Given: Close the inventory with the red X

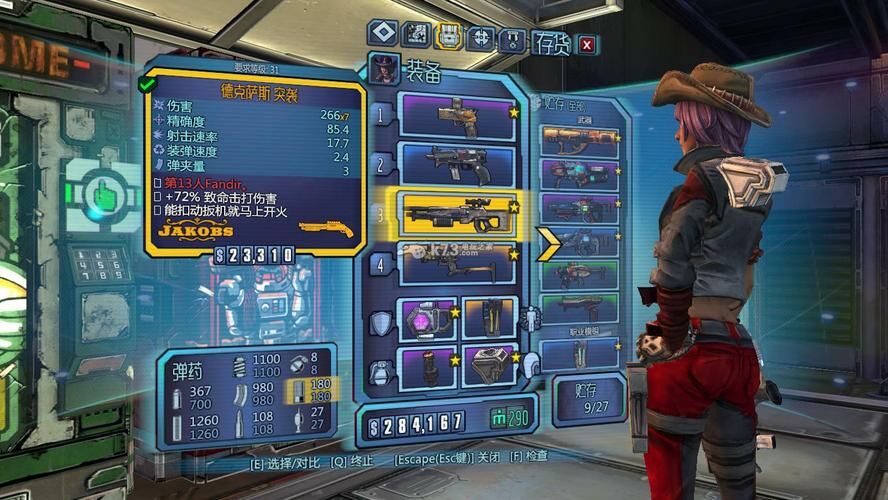Looking at the screenshot, I should pos(587,44).
